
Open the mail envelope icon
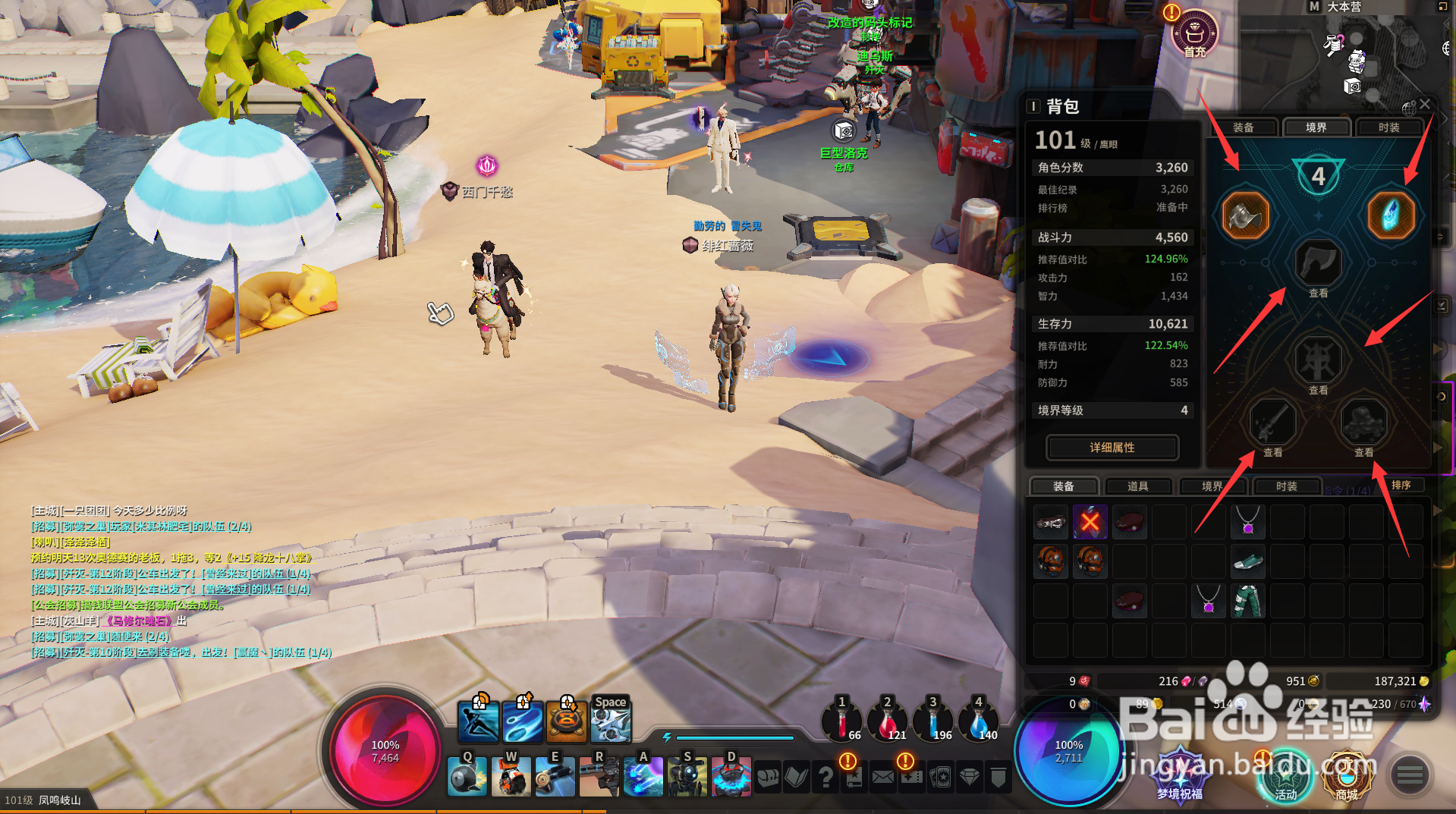(882, 777)
